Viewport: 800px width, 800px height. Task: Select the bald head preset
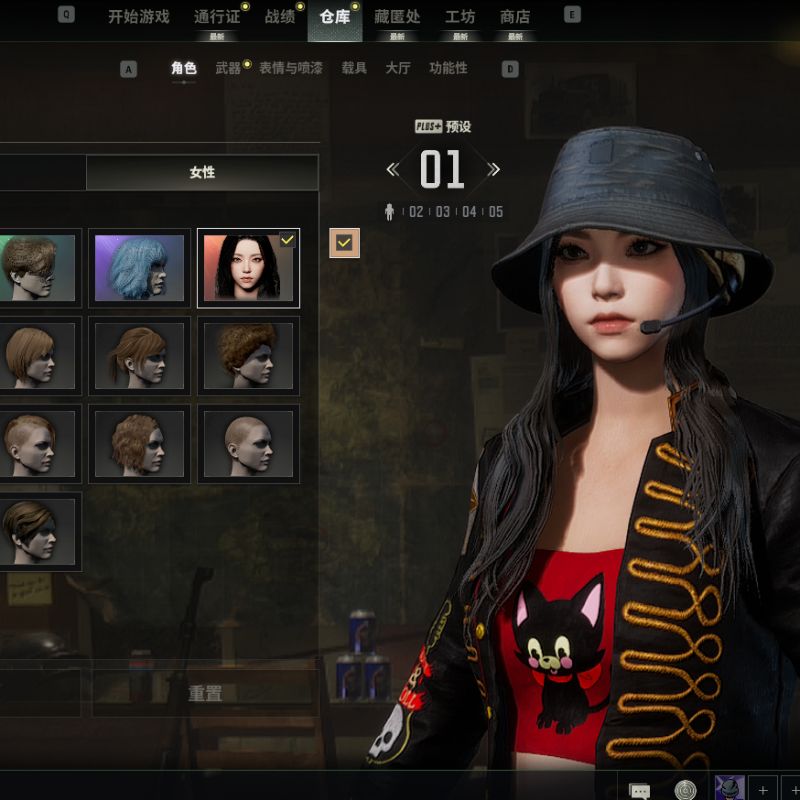click(x=248, y=442)
